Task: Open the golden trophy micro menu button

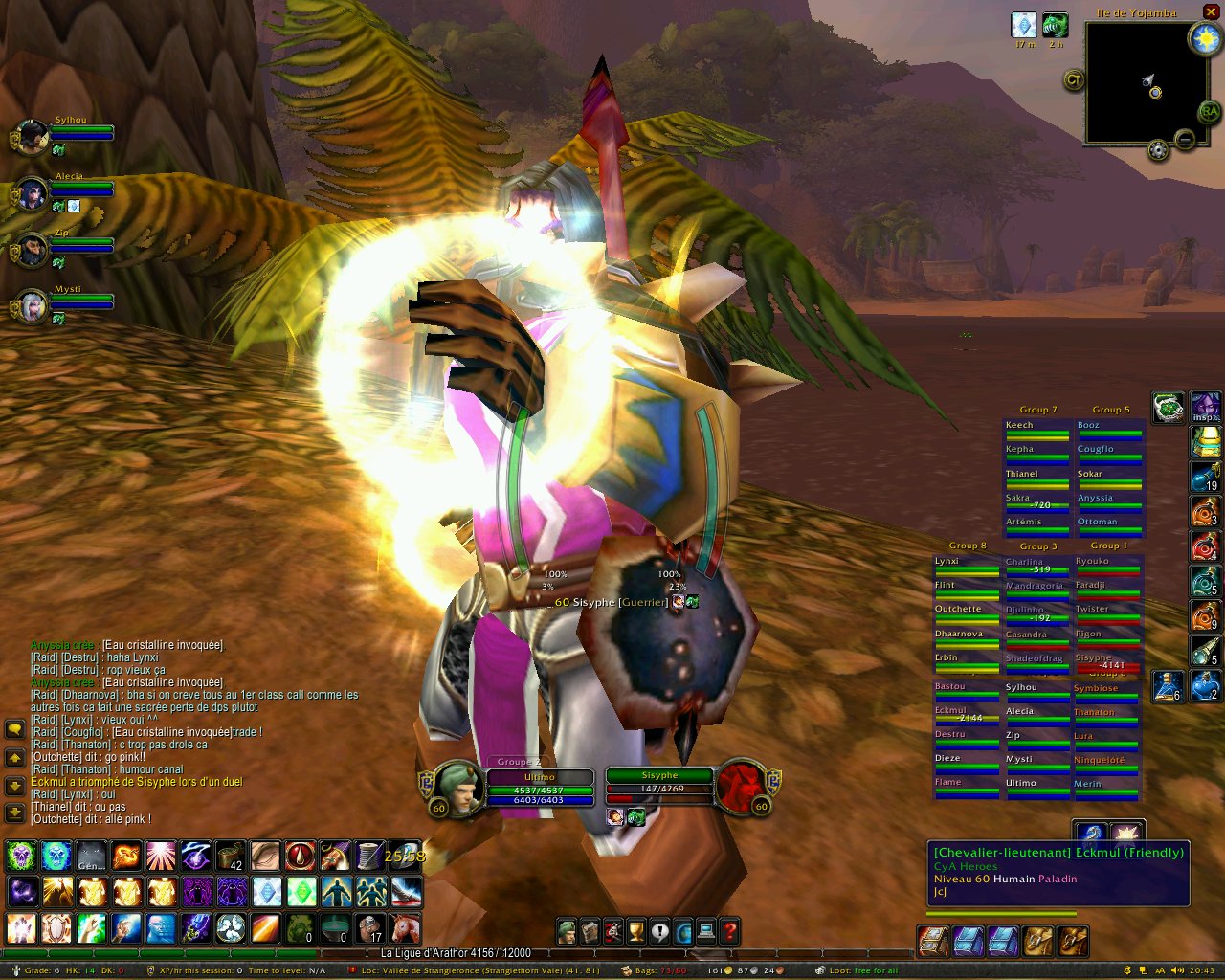Action: pyautogui.click(x=636, y=930)
